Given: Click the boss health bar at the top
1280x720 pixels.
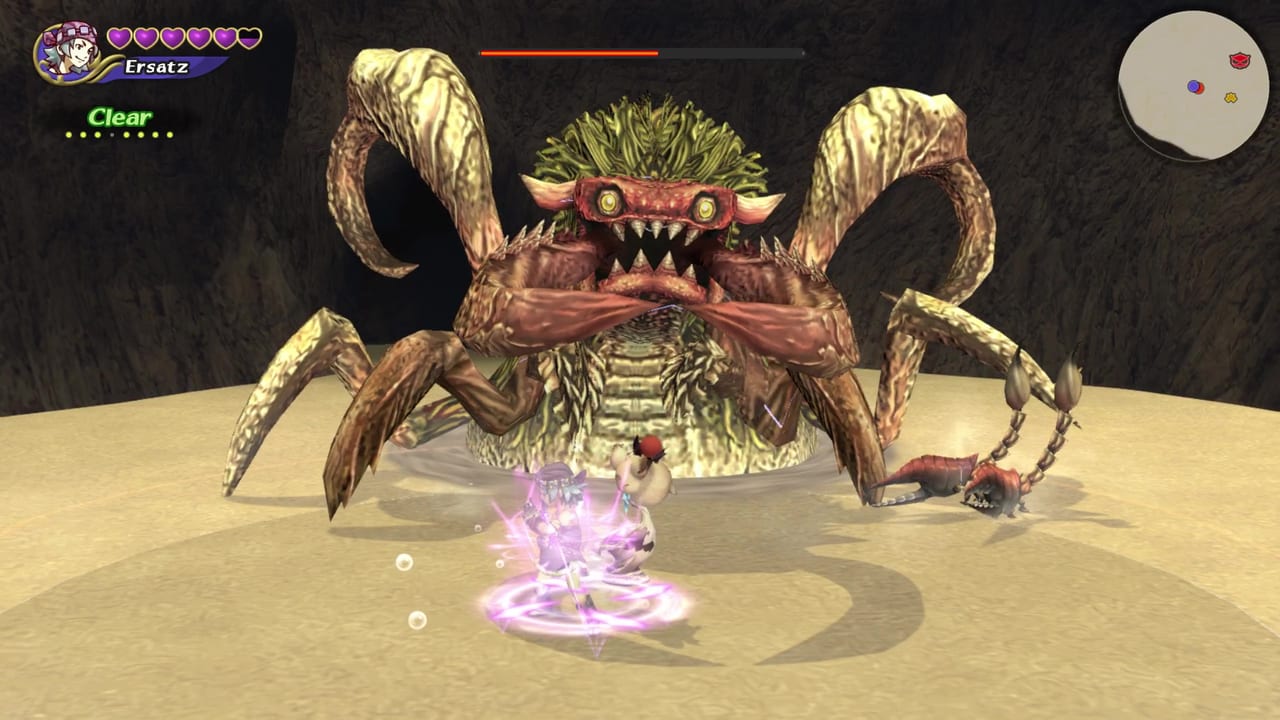Looking at the screenshot, I should (640, 53).
